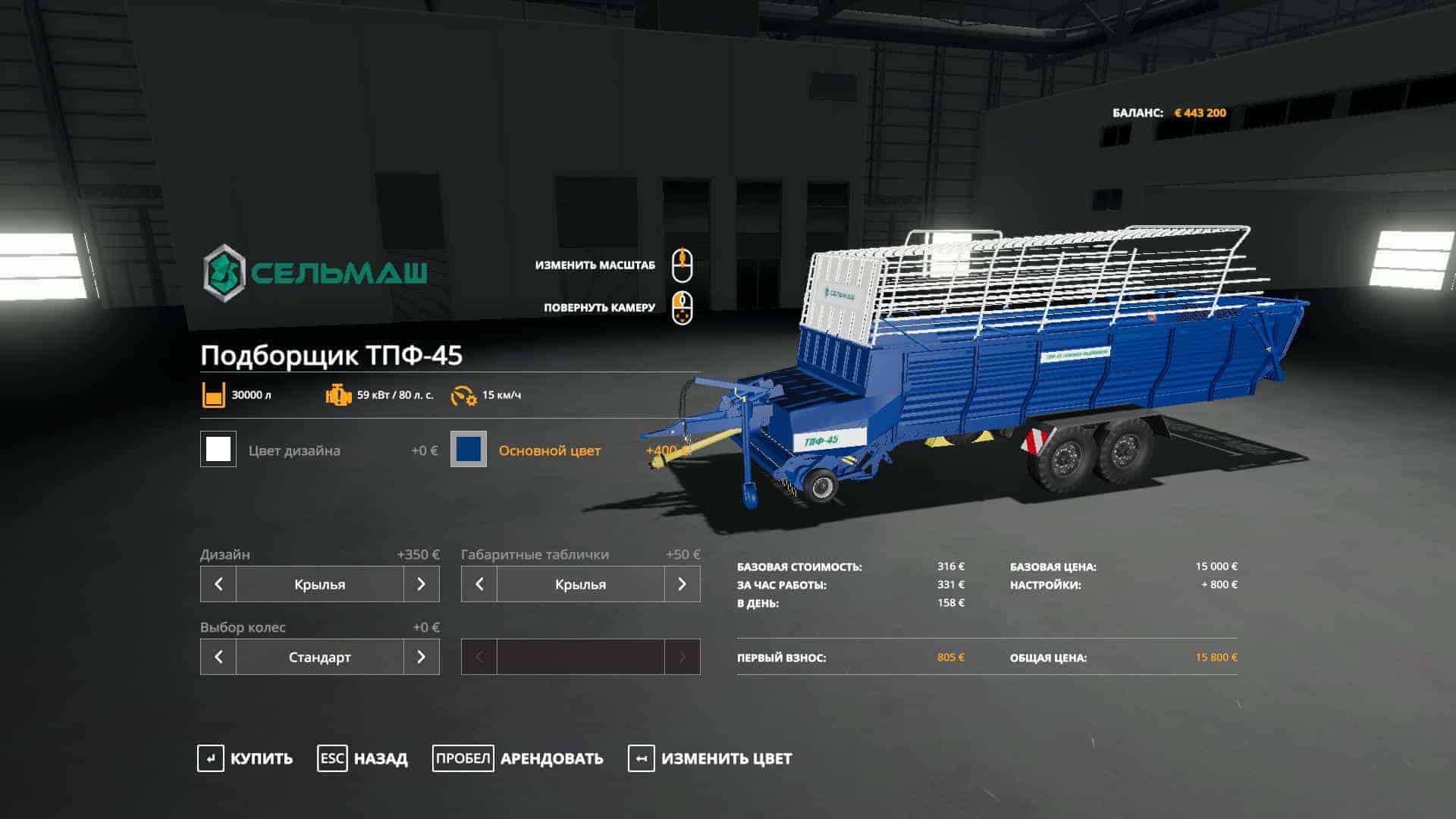Buy the ТПФ-45 with the КУПИТЬ button
Viewport: 1456px width, 819px height.
(x=245, y=758)
